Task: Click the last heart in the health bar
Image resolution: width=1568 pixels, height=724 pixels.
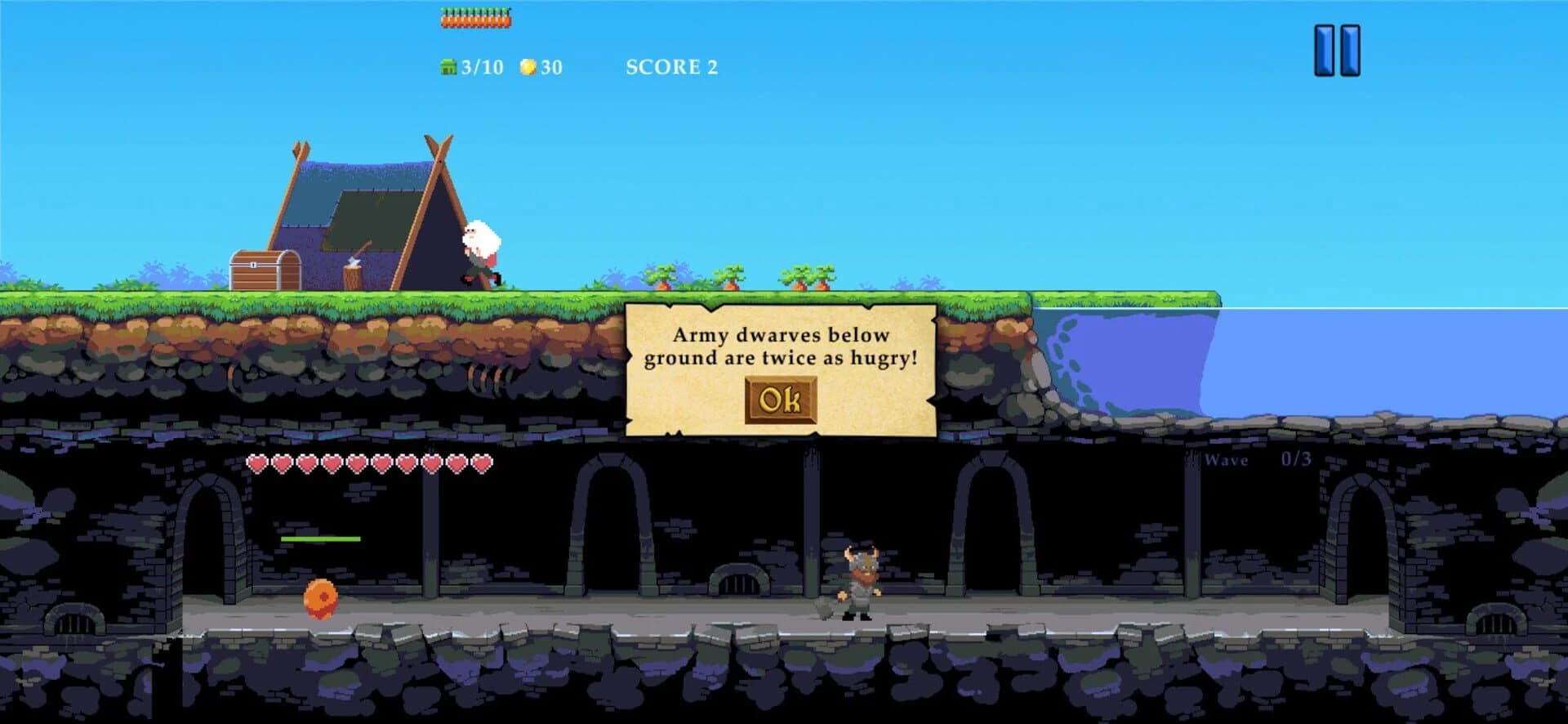Action: tap(482, 463)
